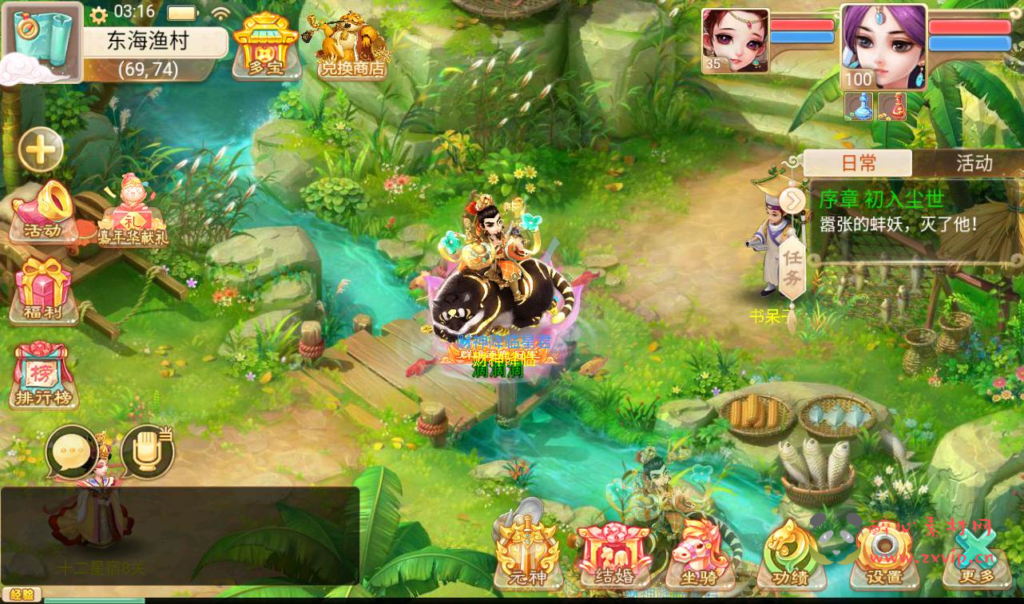
Task: Switch to the 活动 quest tab
Action: point(973,163)
